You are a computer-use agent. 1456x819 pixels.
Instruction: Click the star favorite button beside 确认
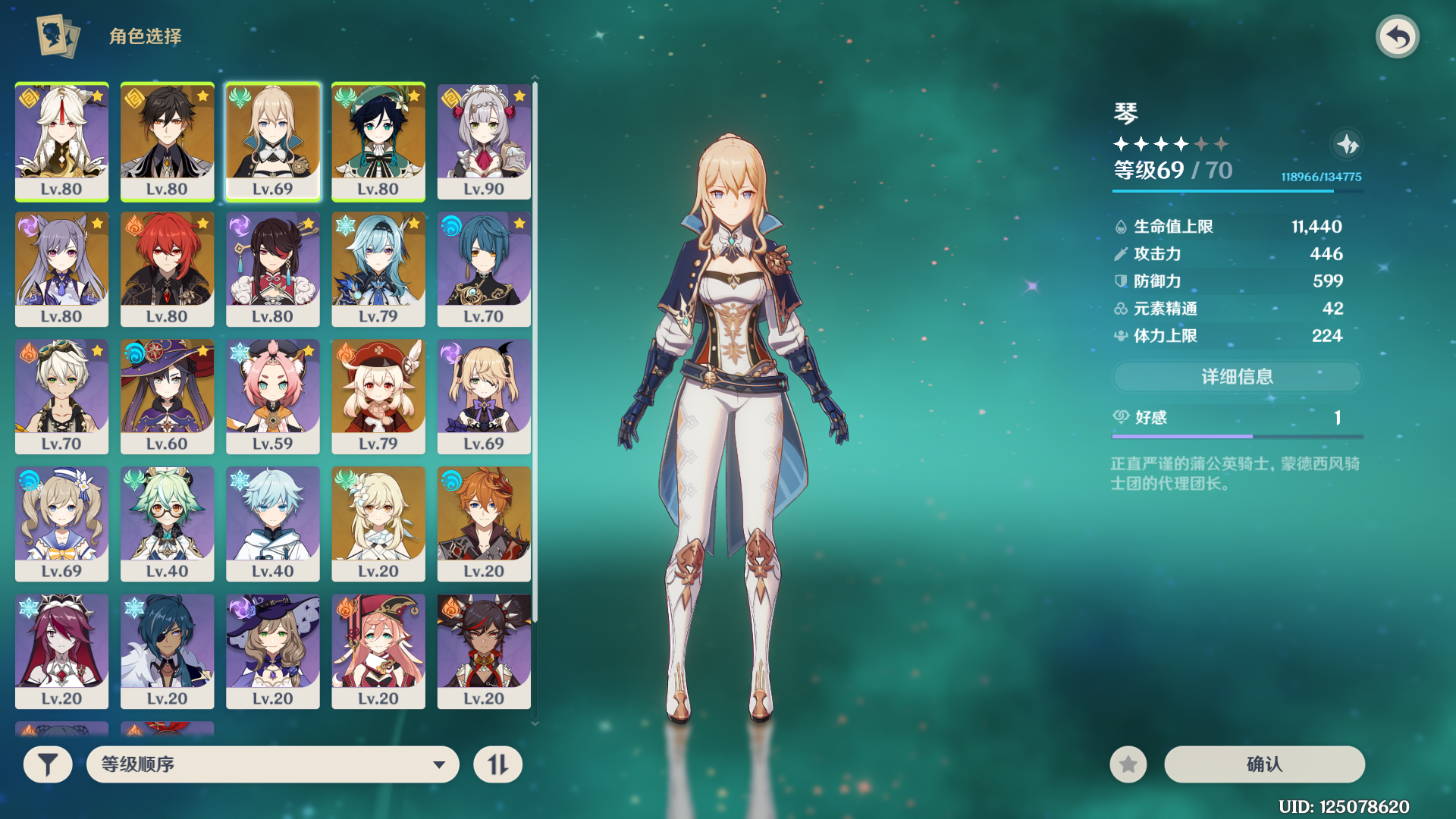(x=1128, y=764)
